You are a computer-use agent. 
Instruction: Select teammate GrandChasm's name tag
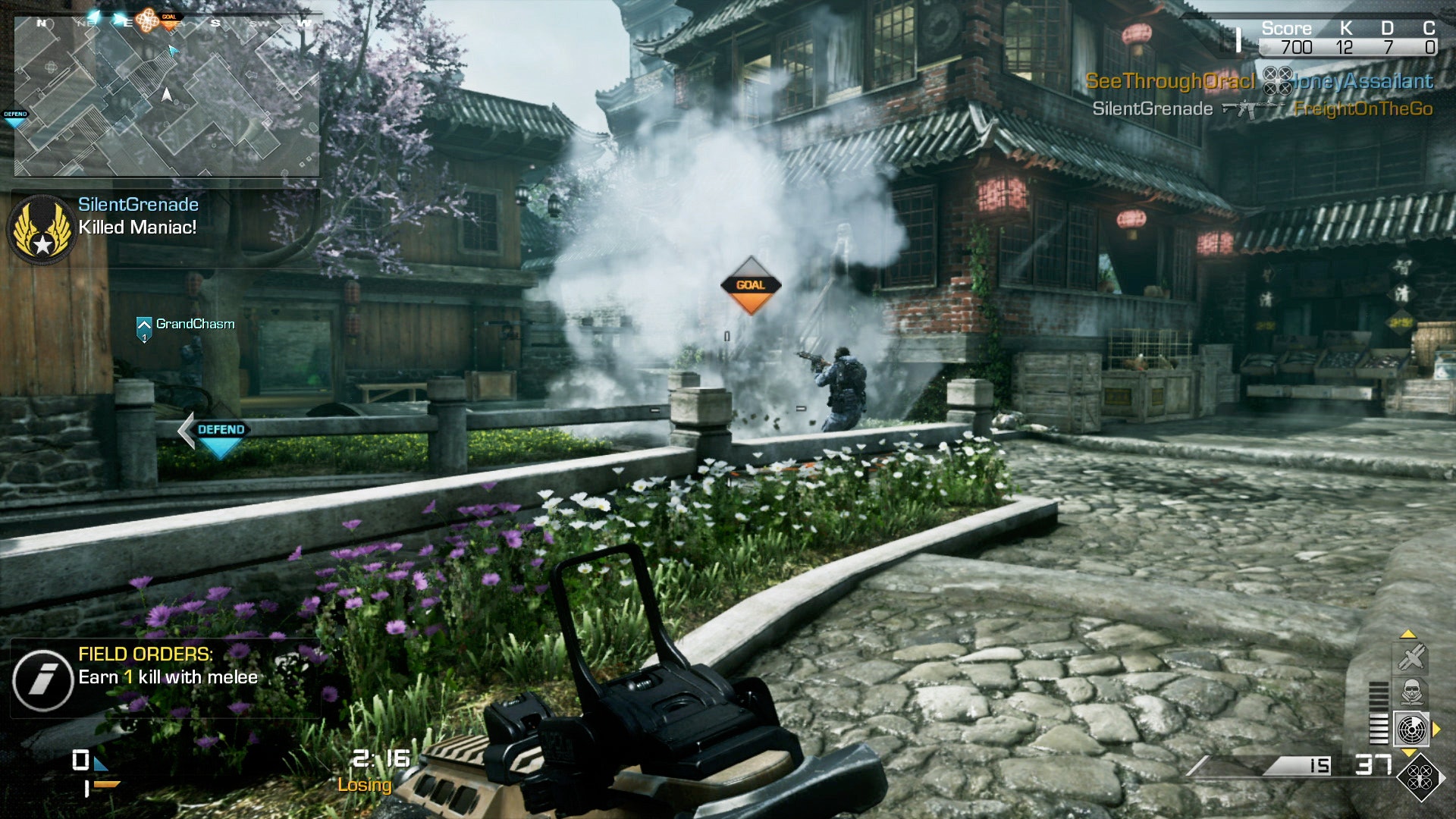pos(195,324)
